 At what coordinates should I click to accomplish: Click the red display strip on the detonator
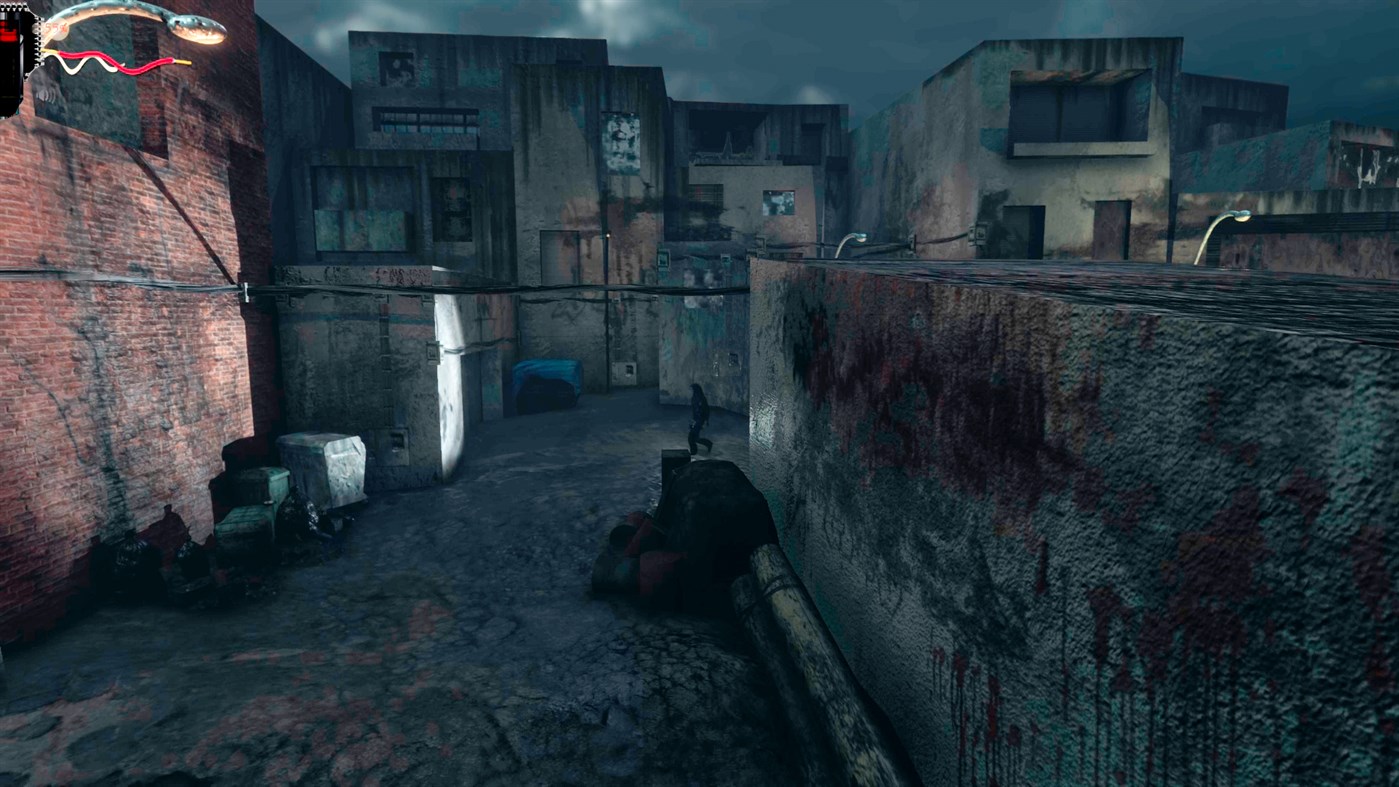(9, 33)
